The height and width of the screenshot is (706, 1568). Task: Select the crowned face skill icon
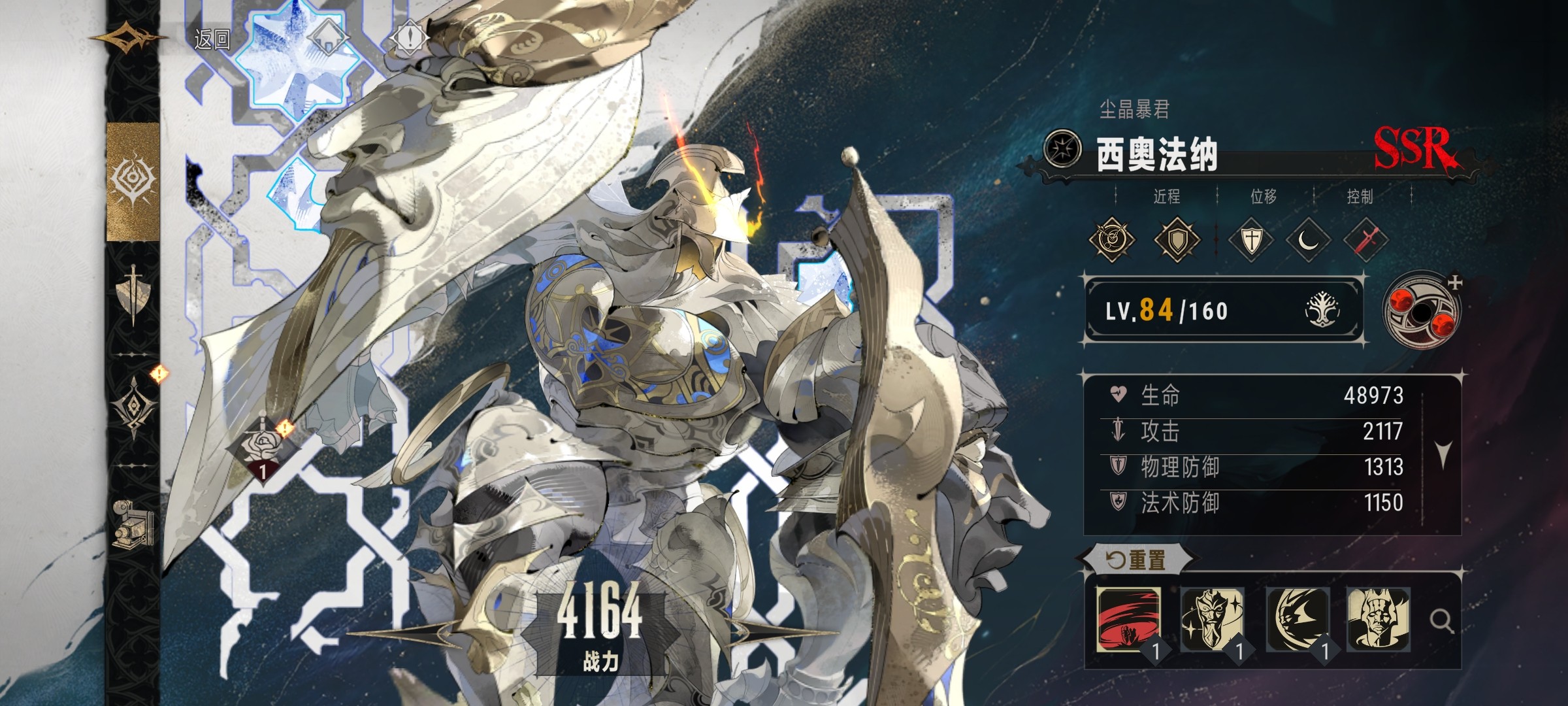point(1378,619)
